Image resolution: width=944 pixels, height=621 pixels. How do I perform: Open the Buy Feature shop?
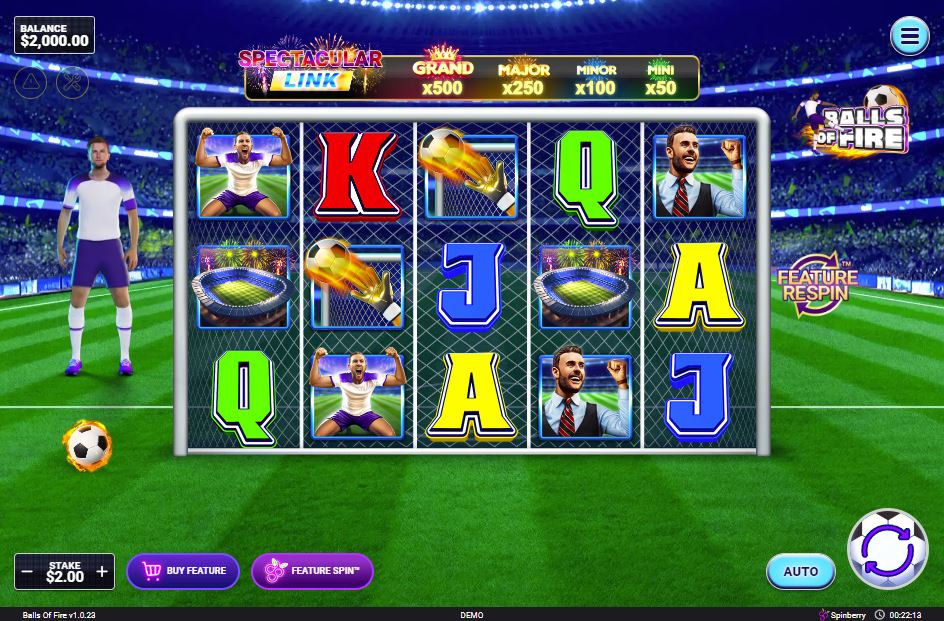coord(183,571)
